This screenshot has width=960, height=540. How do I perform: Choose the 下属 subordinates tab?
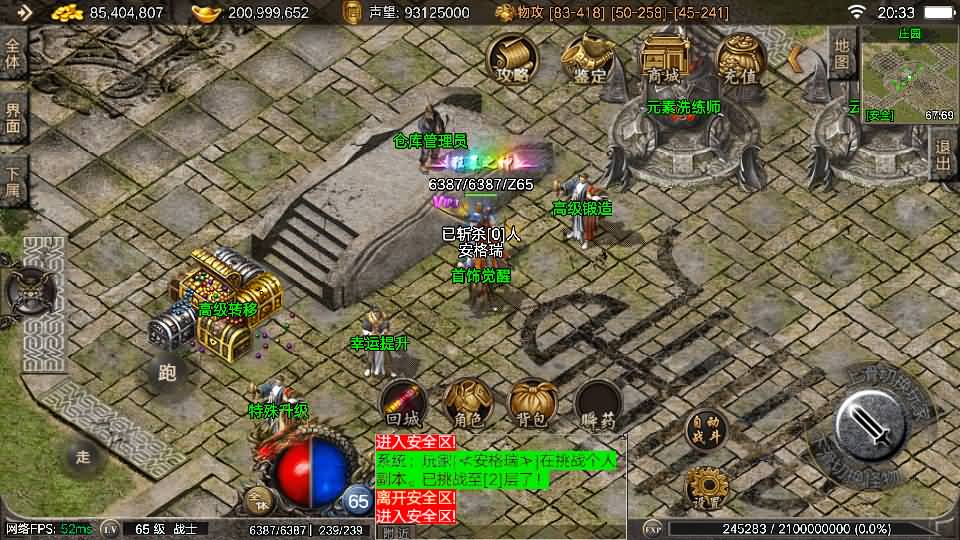click(x=14, y=180)
